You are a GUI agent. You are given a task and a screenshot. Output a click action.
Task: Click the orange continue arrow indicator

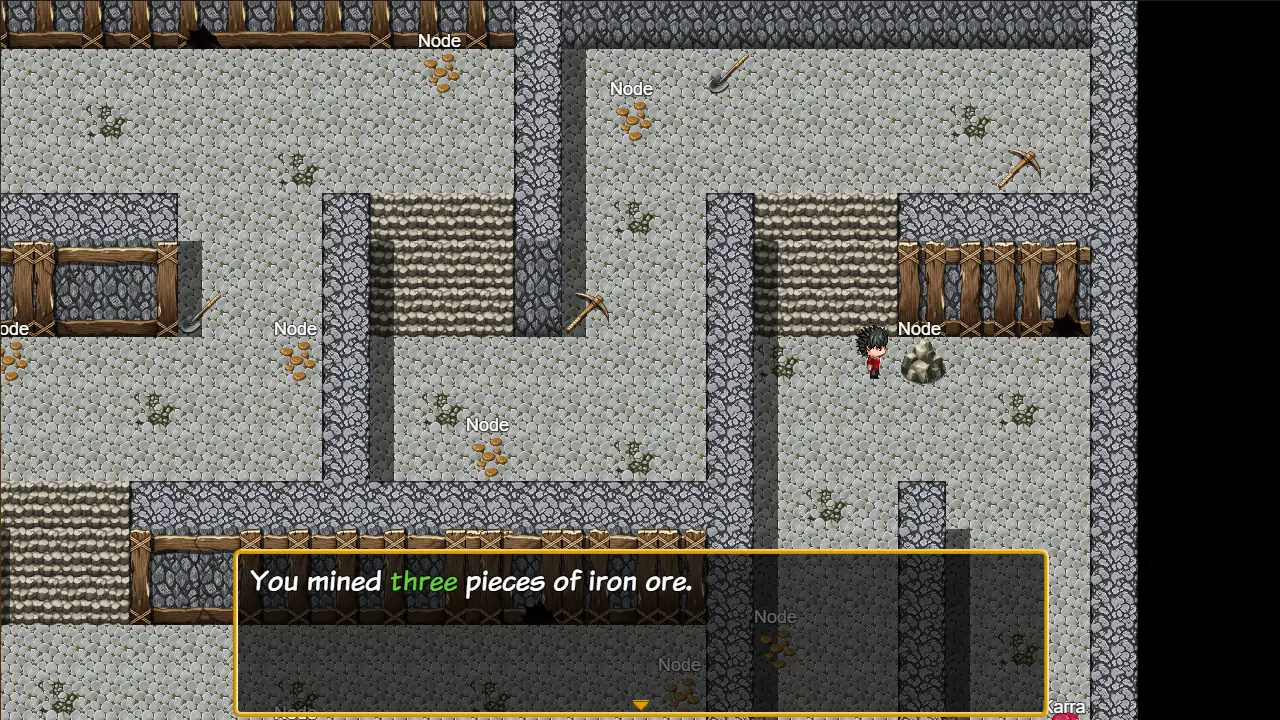point(640,705)
